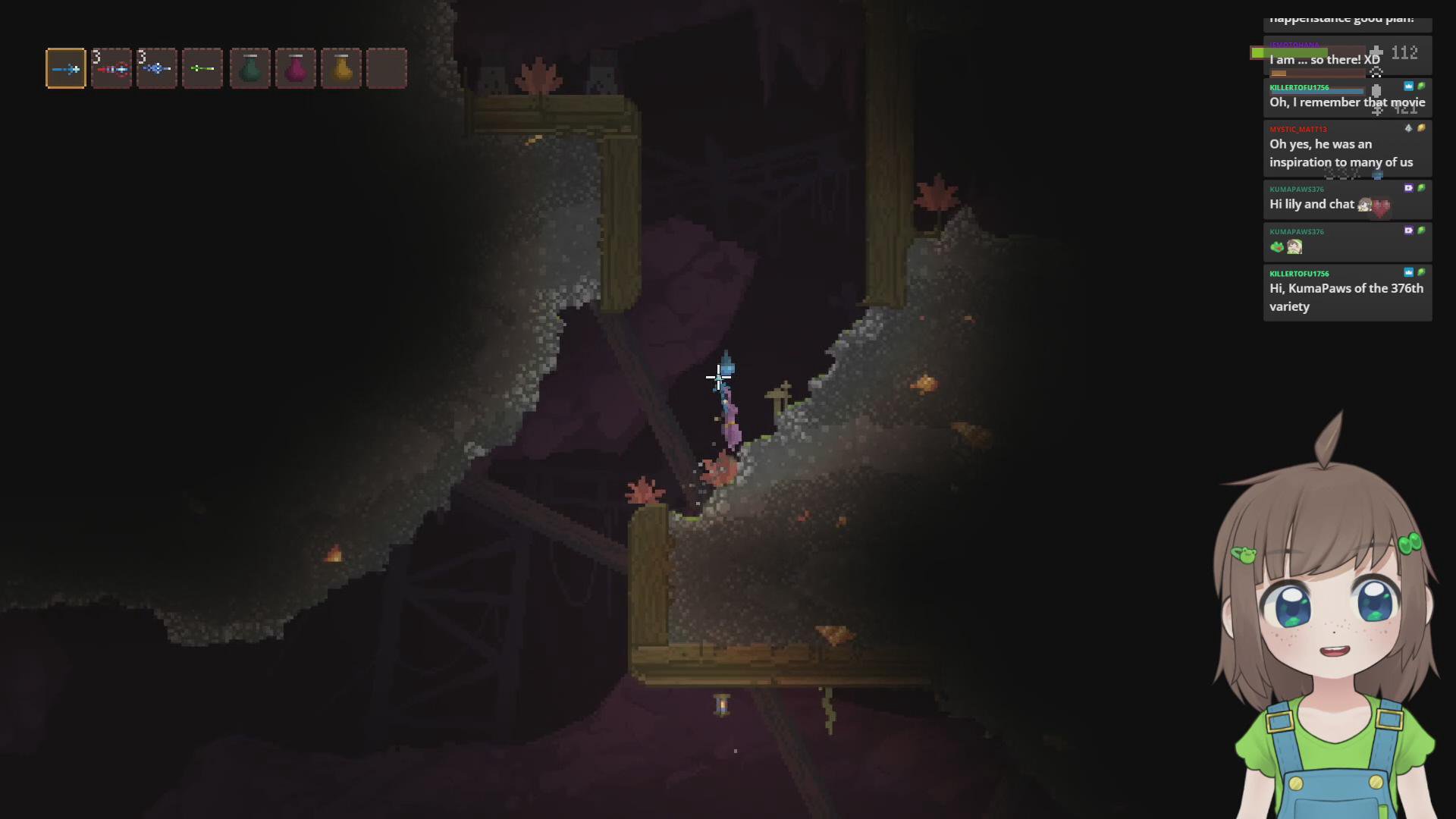Equip the green arrow from the hotbar
Viewport: 1456px width, 819px height.
(x=202, y=69)
